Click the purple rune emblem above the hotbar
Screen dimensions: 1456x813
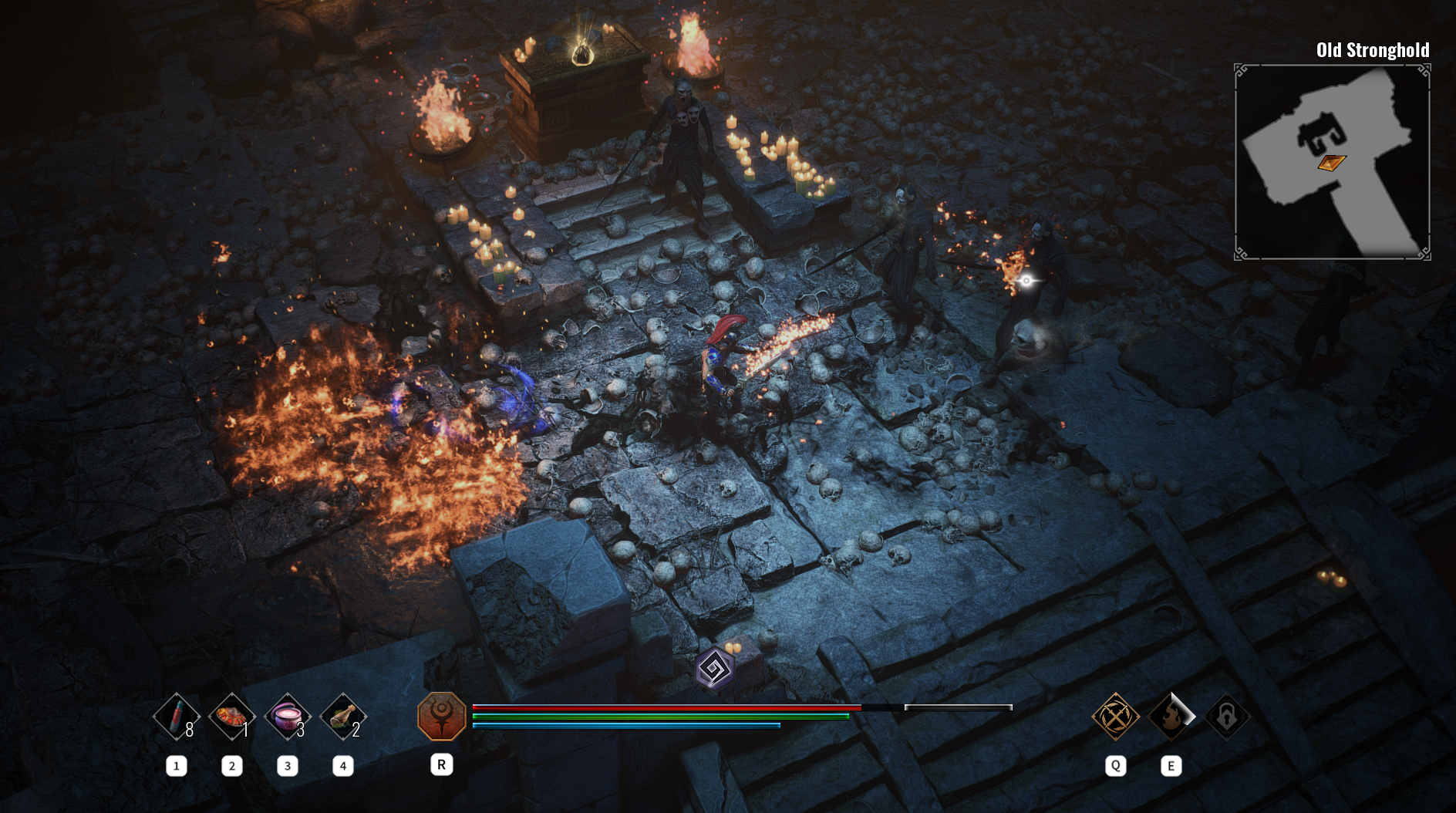[715, 670]
